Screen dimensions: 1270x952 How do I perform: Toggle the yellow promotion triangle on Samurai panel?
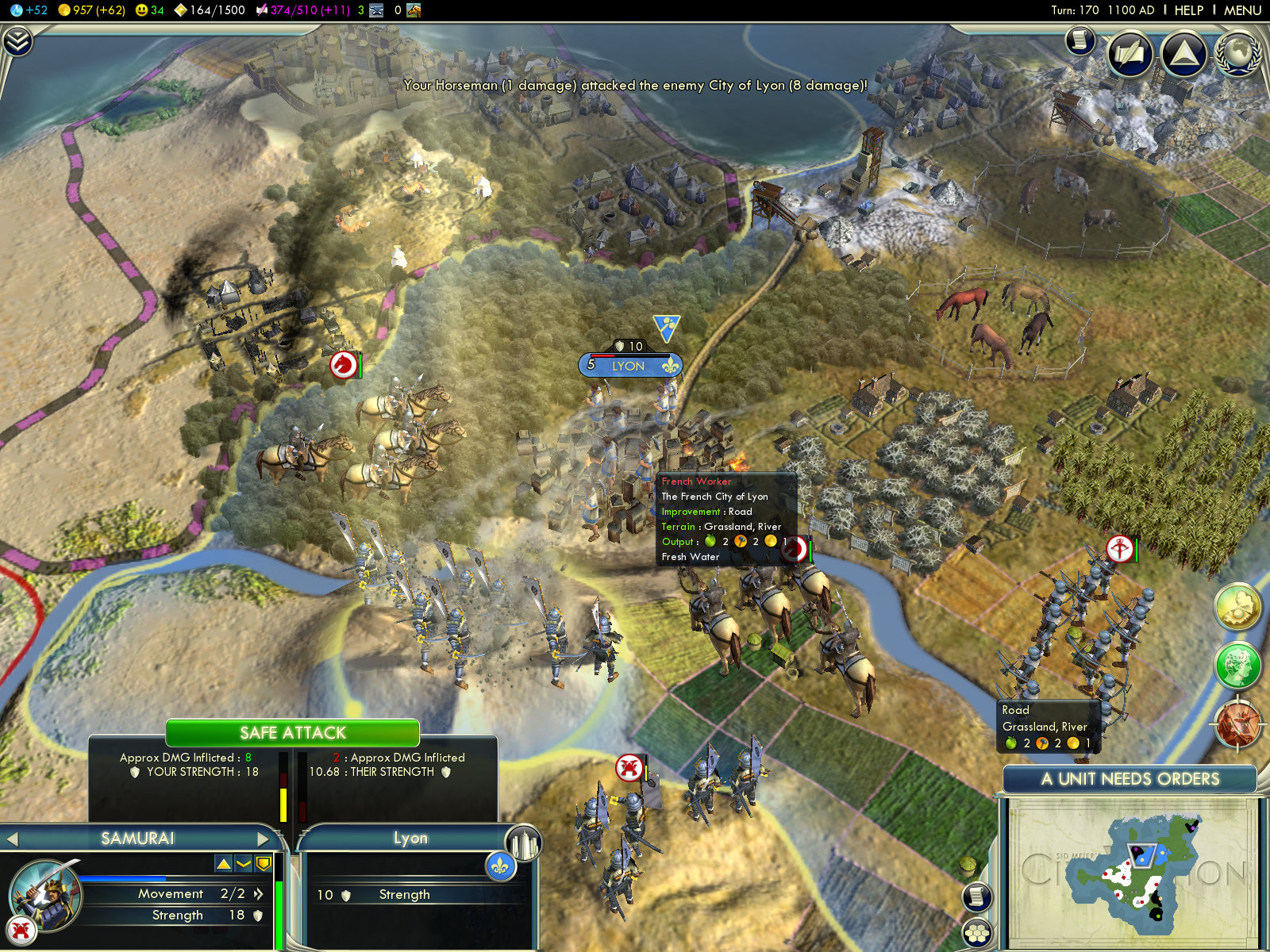pyautogui.click(x=223, y=863)
